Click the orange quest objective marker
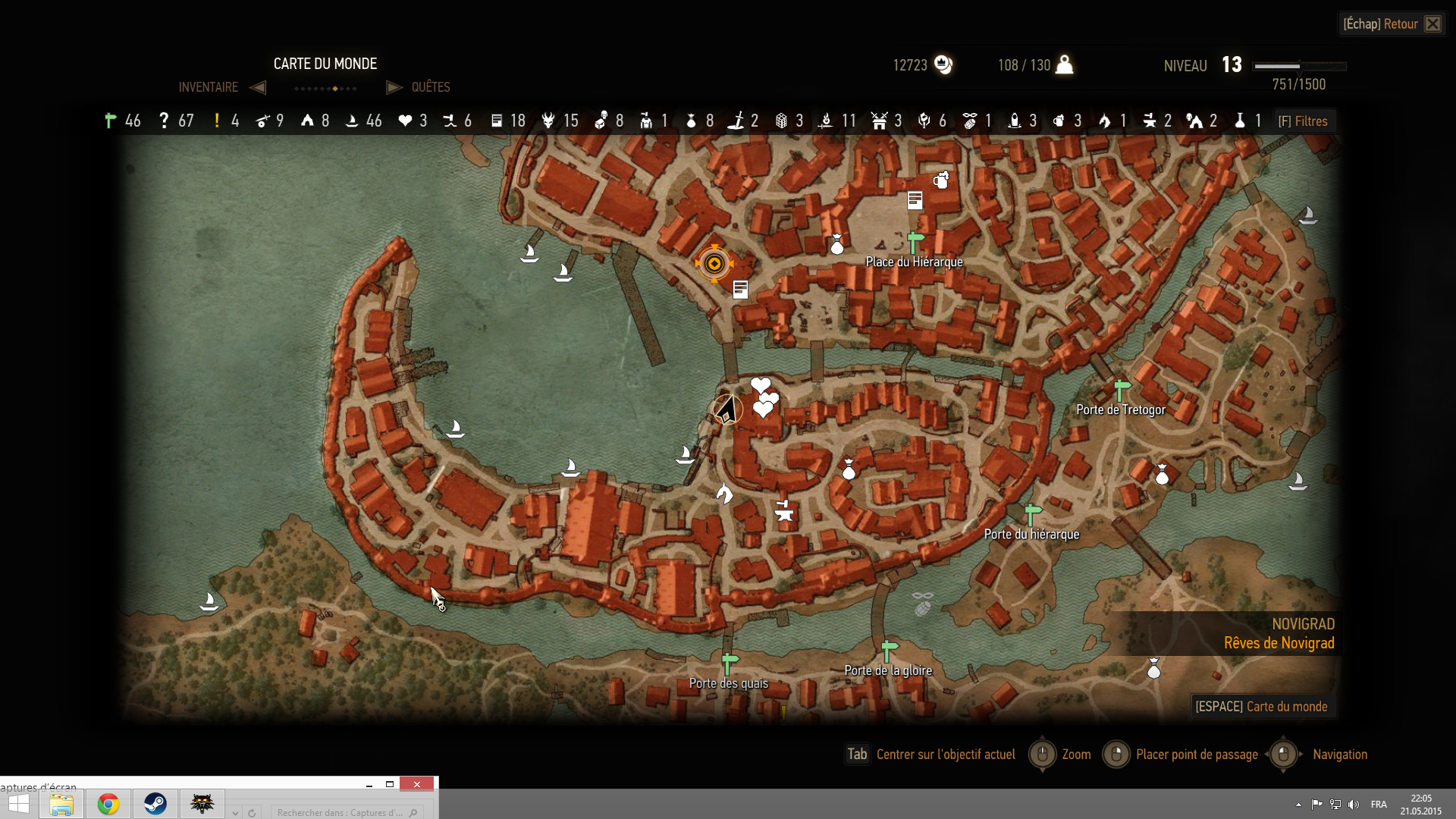 [714, 264]
